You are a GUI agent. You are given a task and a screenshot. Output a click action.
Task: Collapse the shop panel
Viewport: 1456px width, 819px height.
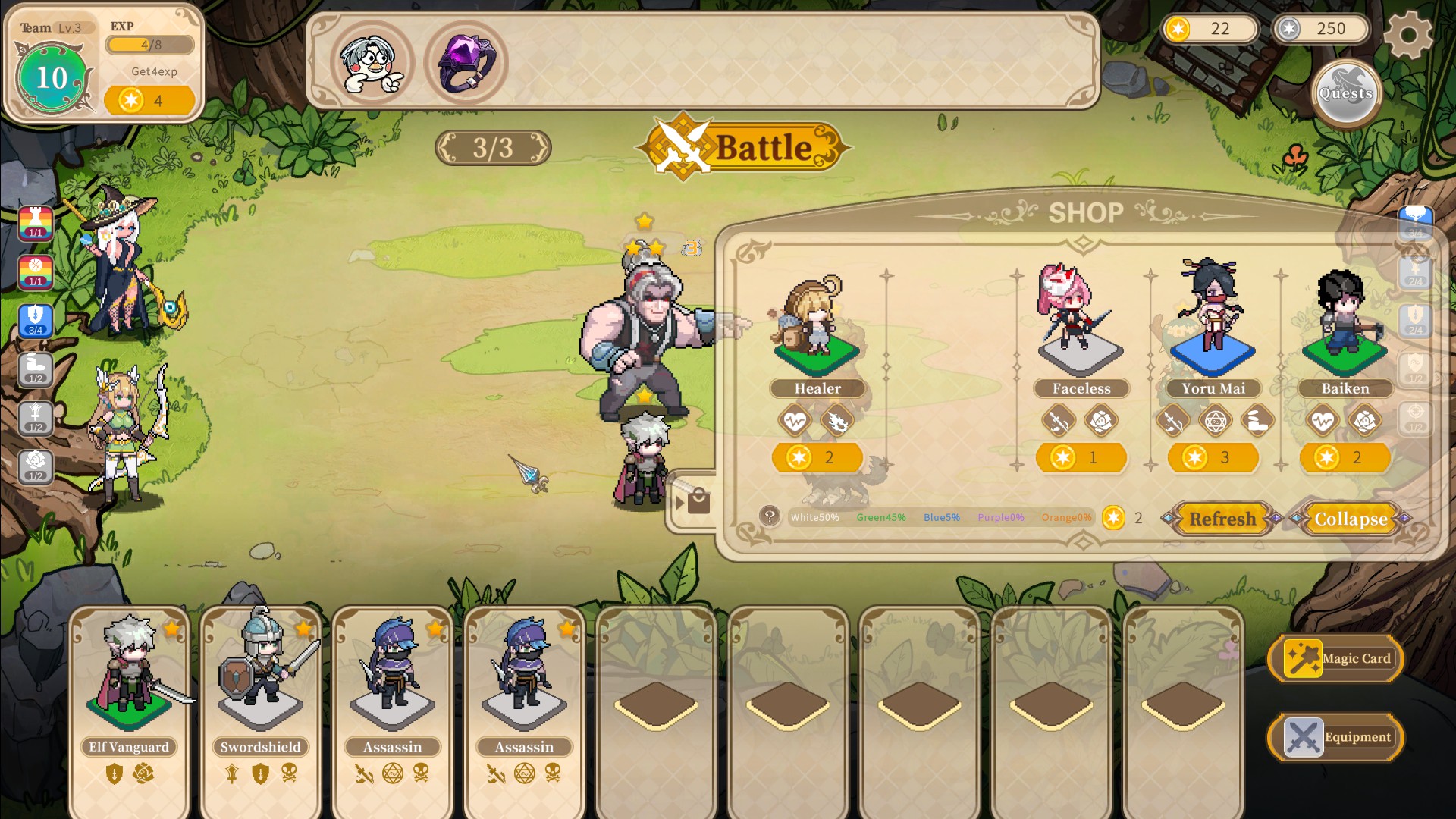point(1351,519)
